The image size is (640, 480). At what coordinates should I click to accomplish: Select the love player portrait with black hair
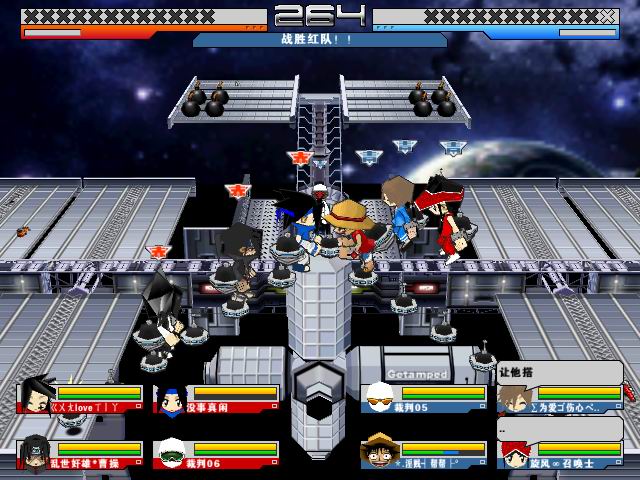(34, 397)
